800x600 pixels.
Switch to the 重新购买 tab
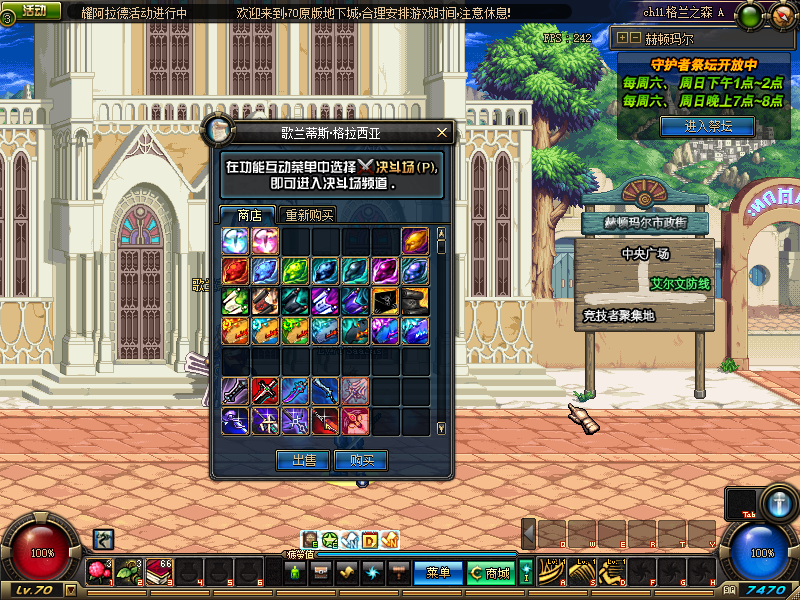point(308,215)
